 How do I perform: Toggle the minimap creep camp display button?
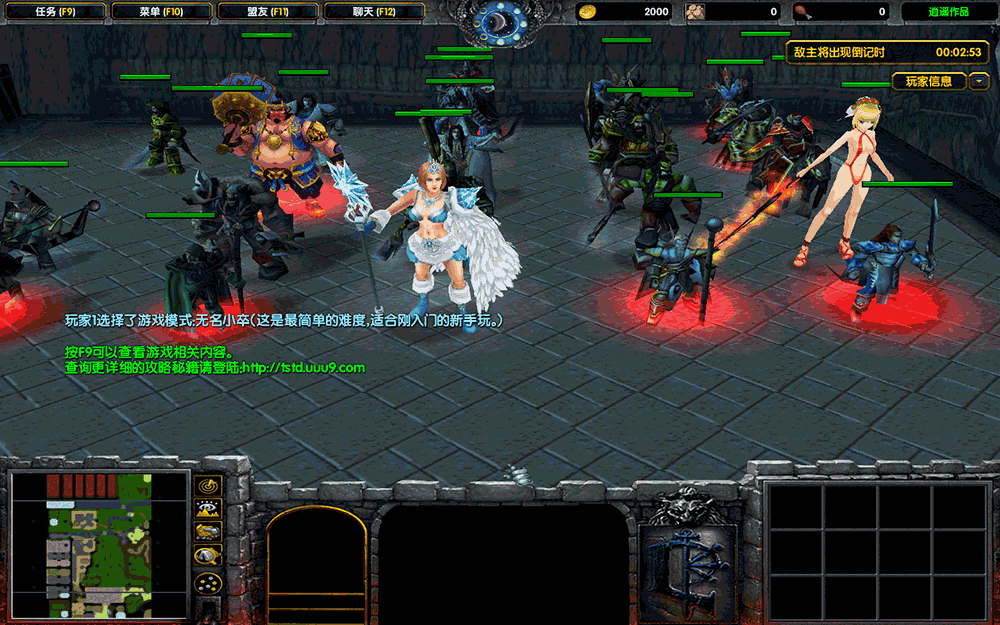pyautogui.click(x=208, y=556)
